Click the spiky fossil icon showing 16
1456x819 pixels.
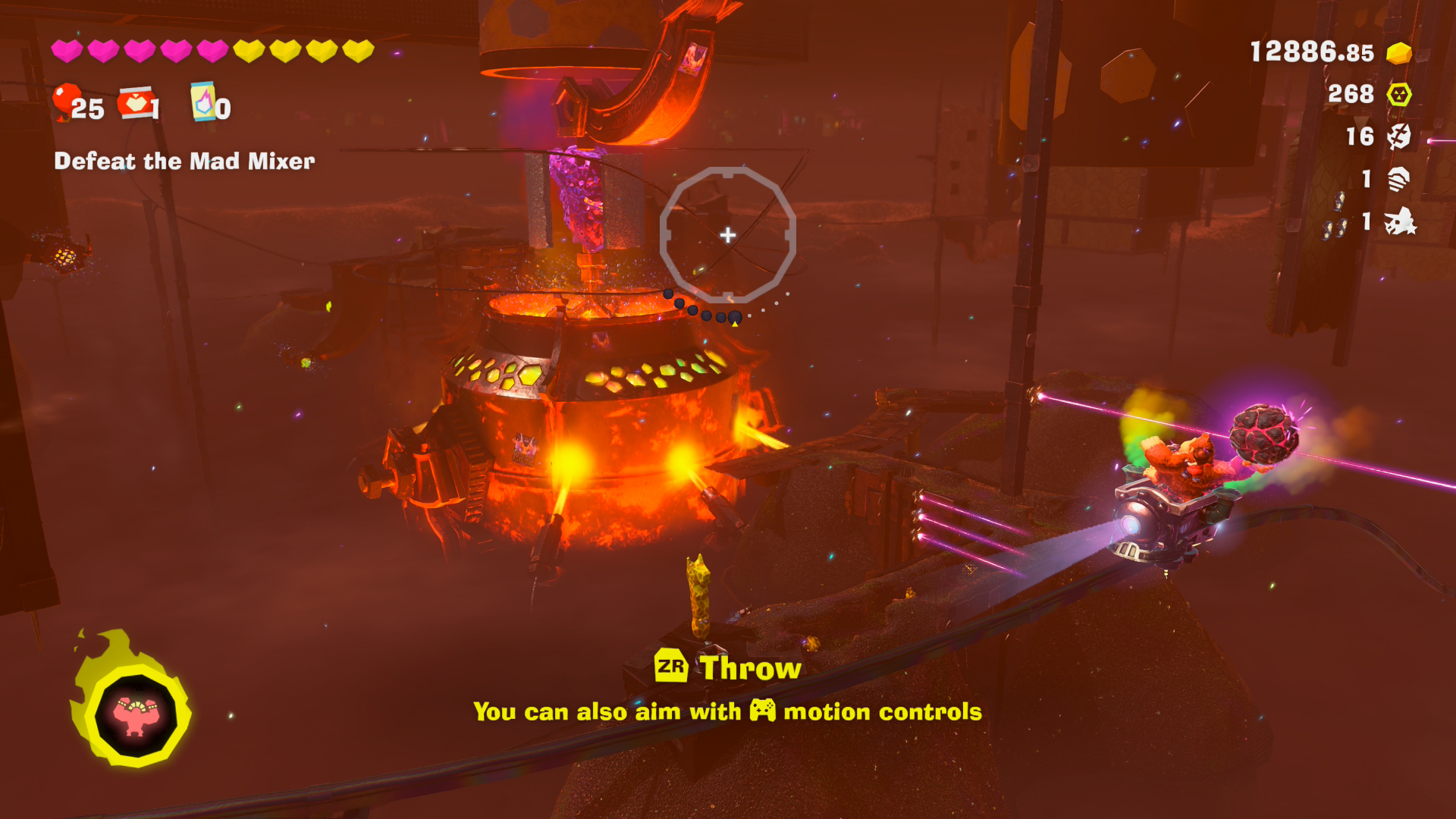point(1398,136)
